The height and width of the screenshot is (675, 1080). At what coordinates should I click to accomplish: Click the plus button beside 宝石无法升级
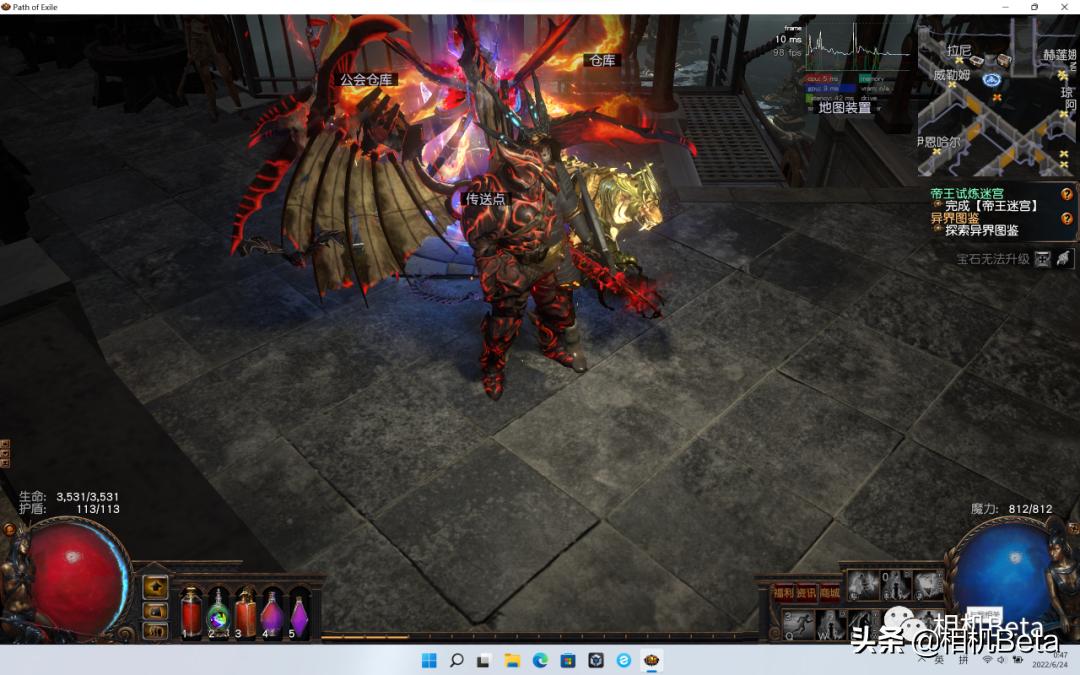pyautogui.click(x=1043, y=259)
